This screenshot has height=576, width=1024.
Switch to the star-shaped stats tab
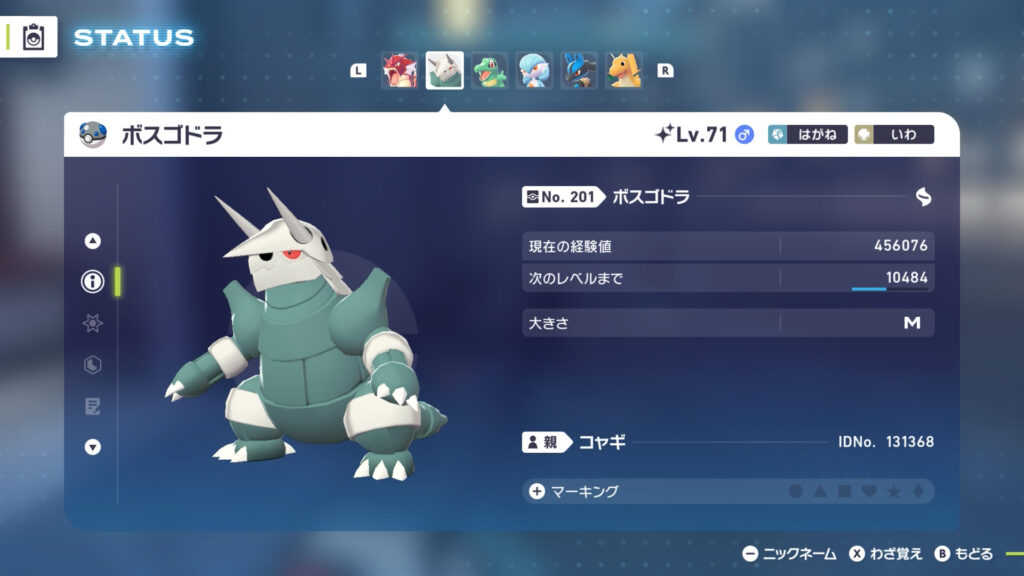tap(93, 323)
